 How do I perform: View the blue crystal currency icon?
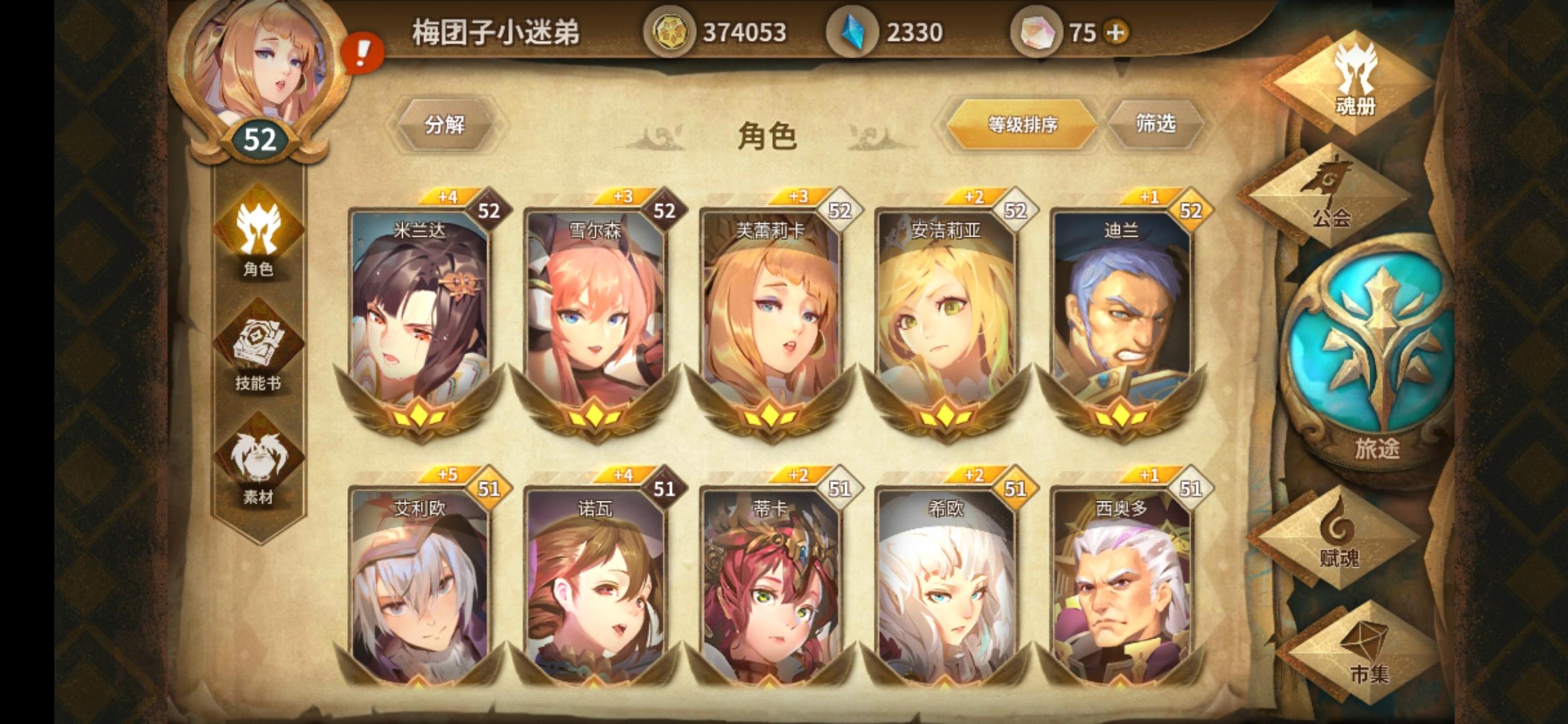(851, 29)
